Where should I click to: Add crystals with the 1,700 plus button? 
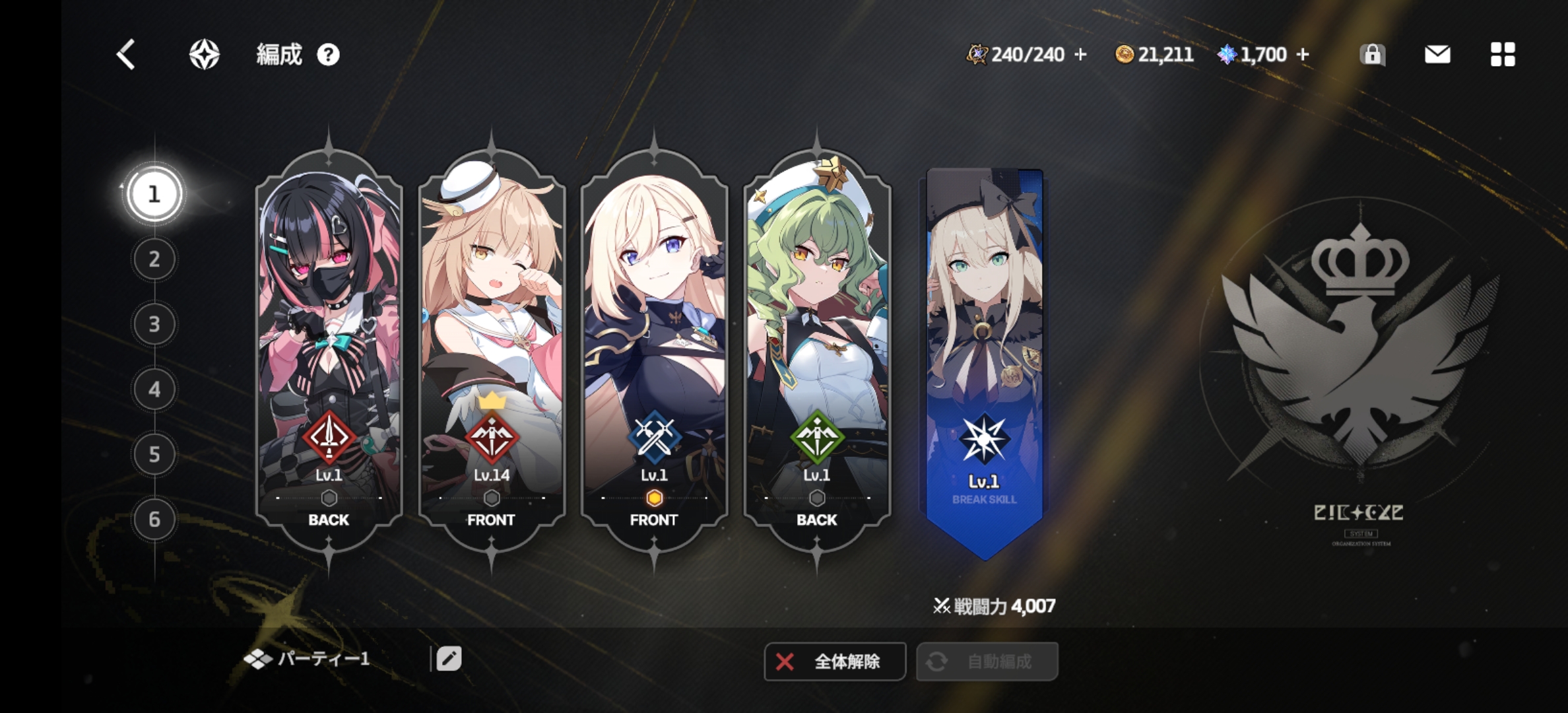point(1302,54)
